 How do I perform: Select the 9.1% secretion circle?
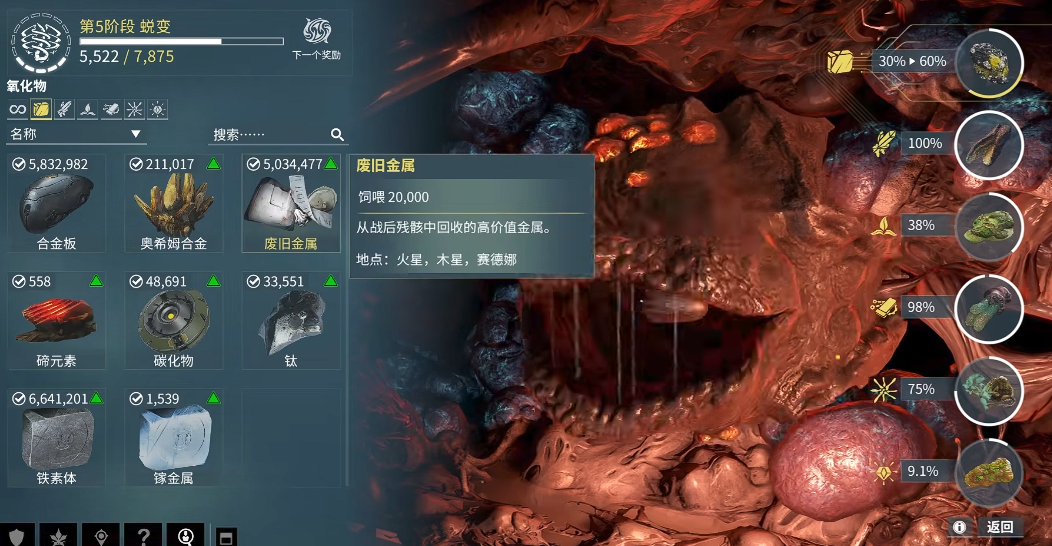[x=988, y=472]
